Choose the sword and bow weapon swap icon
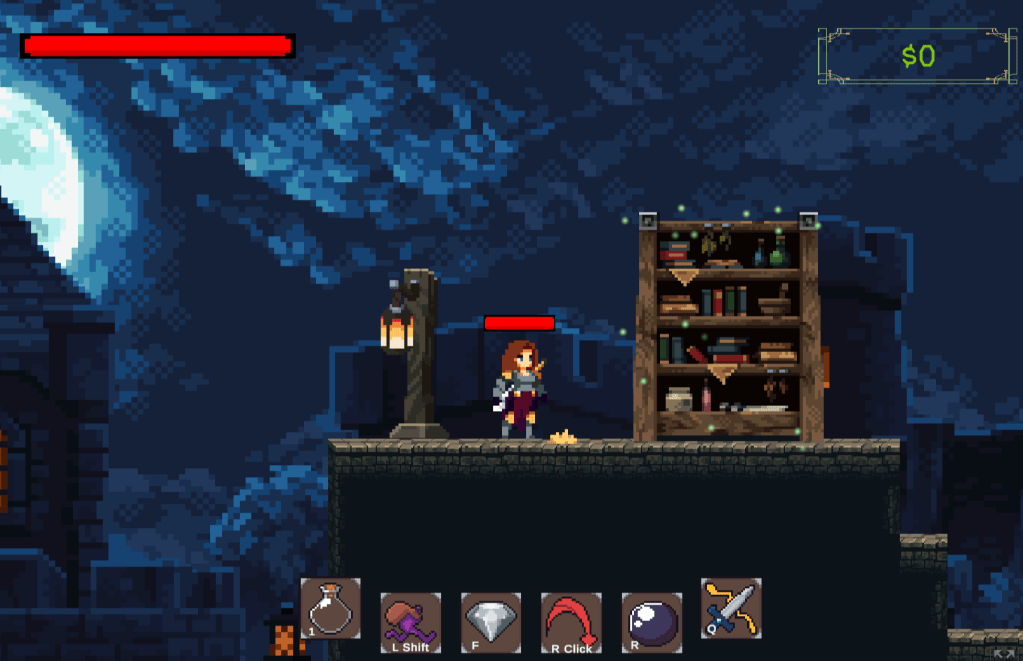 tap(731, 608)
